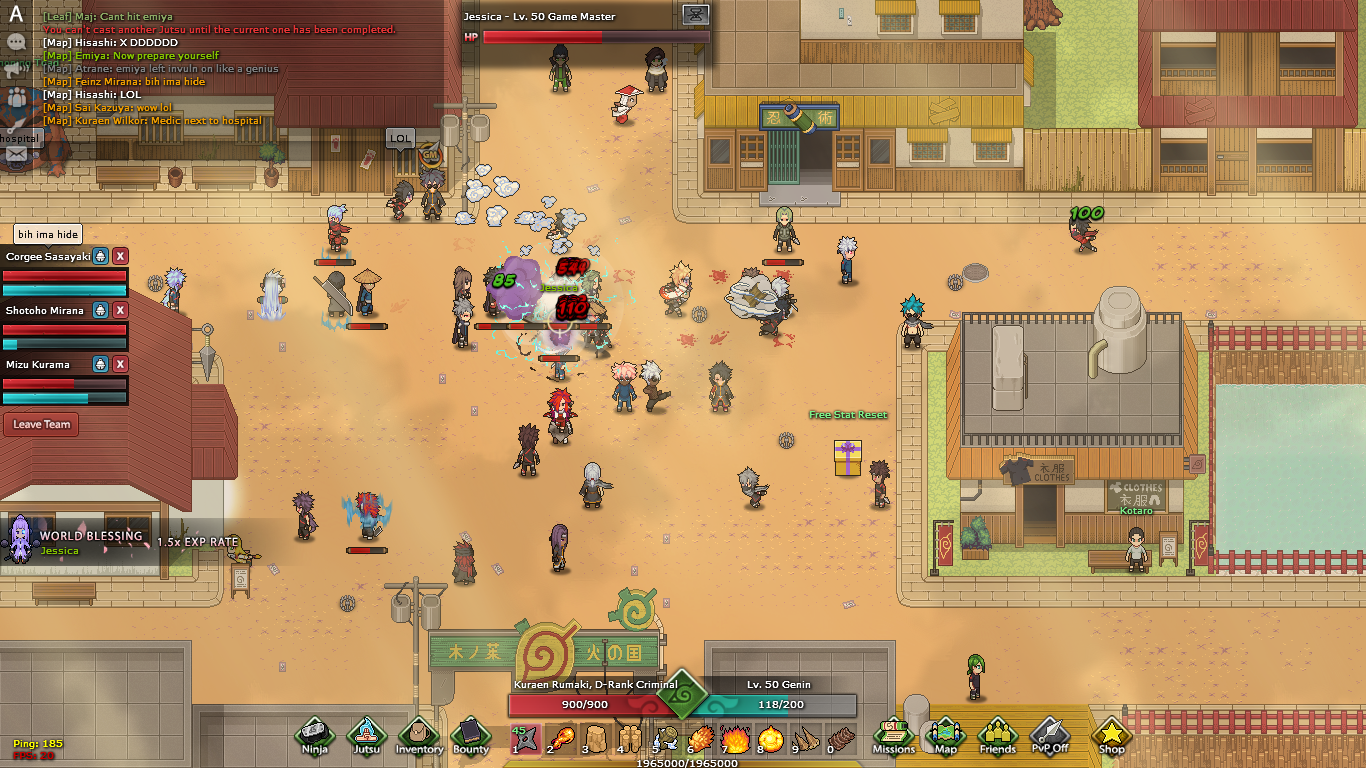Viewport: 1366px width, 768px height.
Task: Activate the flaming fist jutsu in slot 2
Action: point(562,739)
